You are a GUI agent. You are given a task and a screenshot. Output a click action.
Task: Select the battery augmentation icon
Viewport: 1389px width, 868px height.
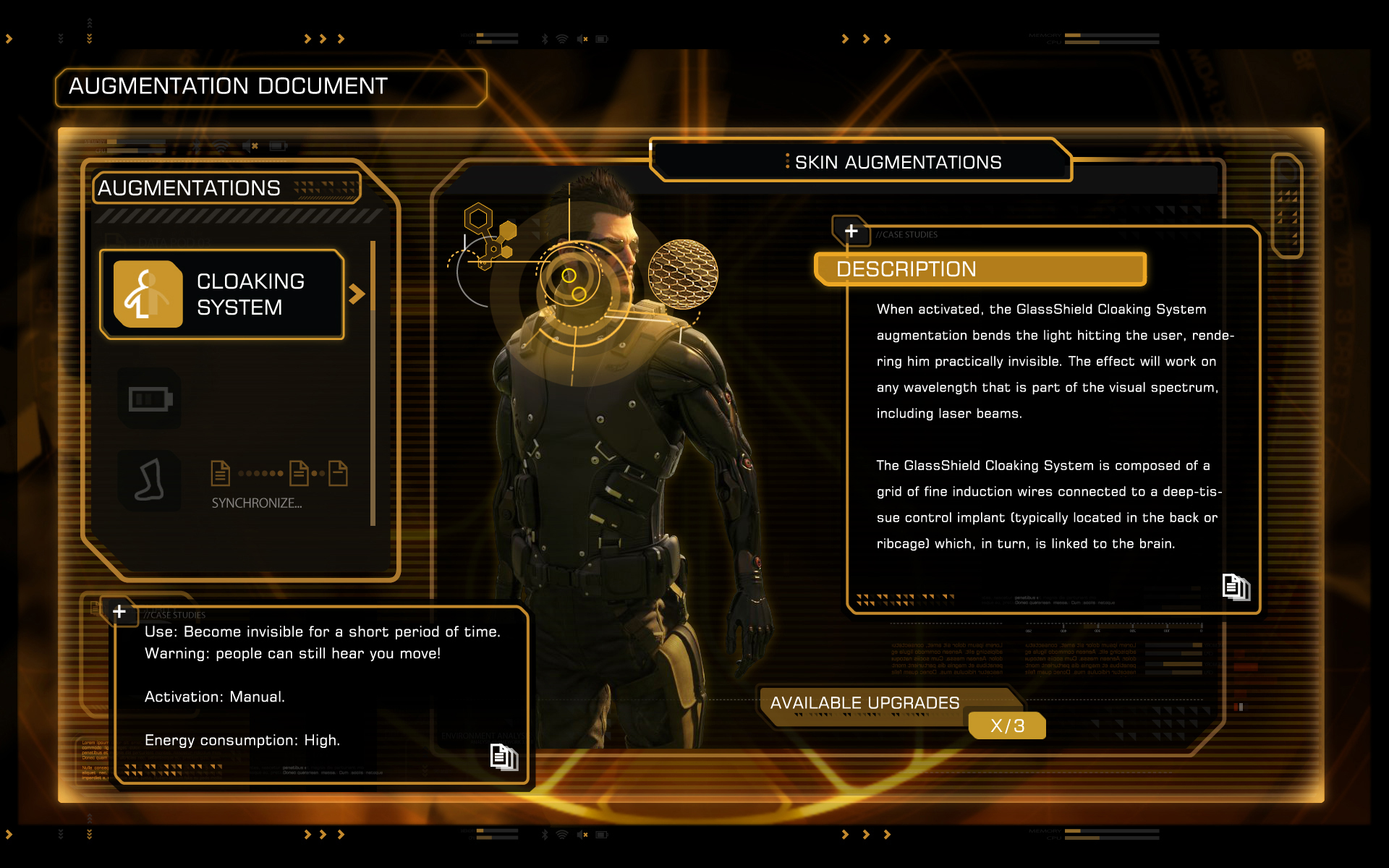[x=150, y=399]
